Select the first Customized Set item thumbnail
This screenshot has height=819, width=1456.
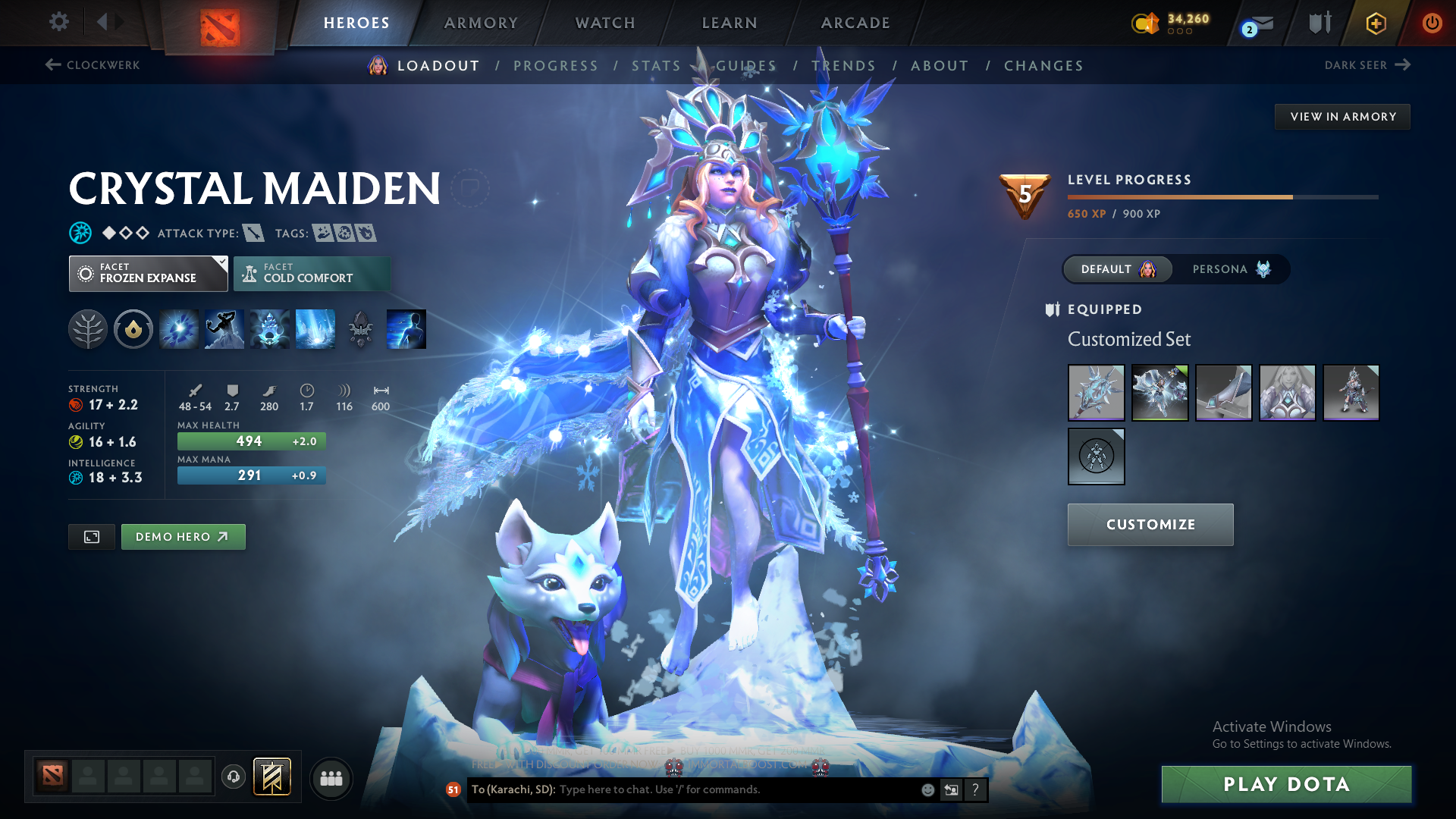[x=1096, y=393]
